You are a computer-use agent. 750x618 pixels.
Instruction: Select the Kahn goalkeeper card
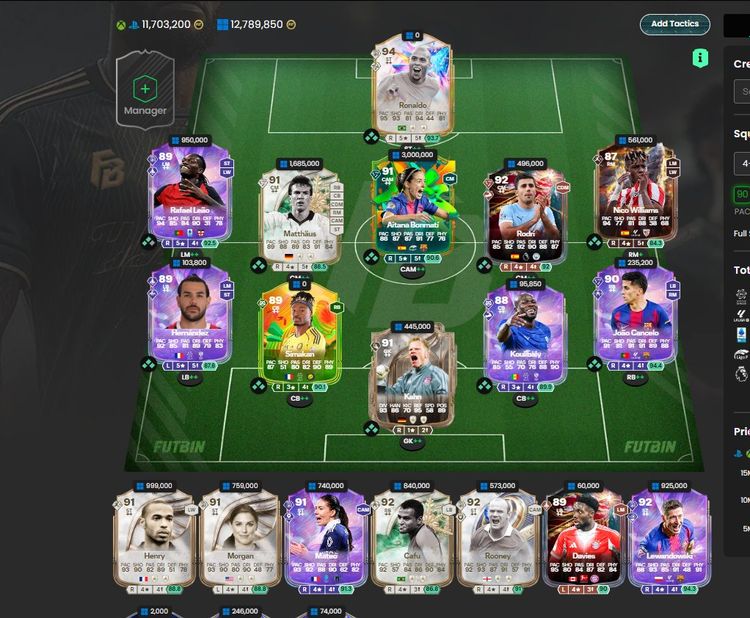[x=412, y=378]
